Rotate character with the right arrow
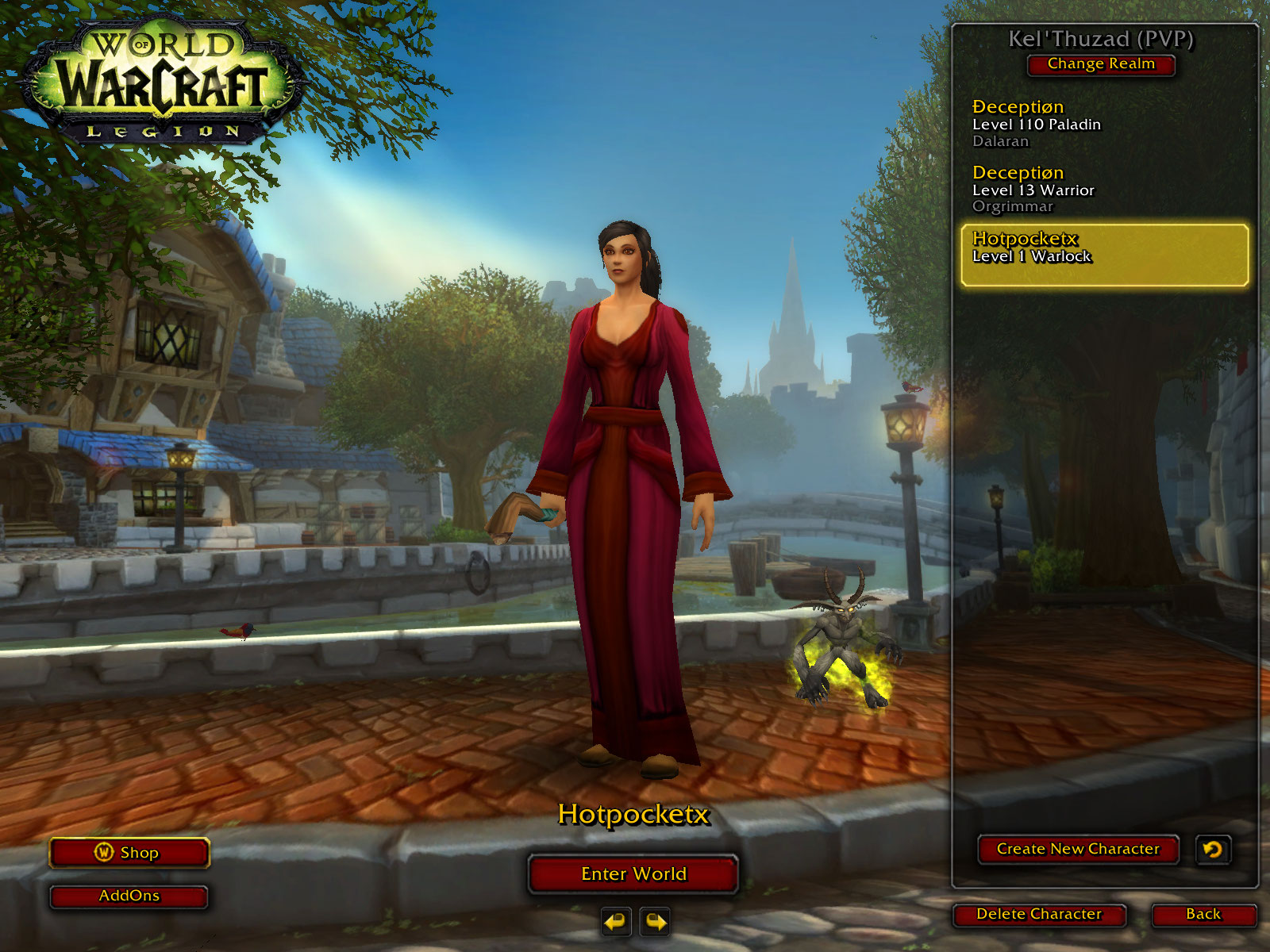This screenshot has height=952, width=1270. tap(655, 922)
